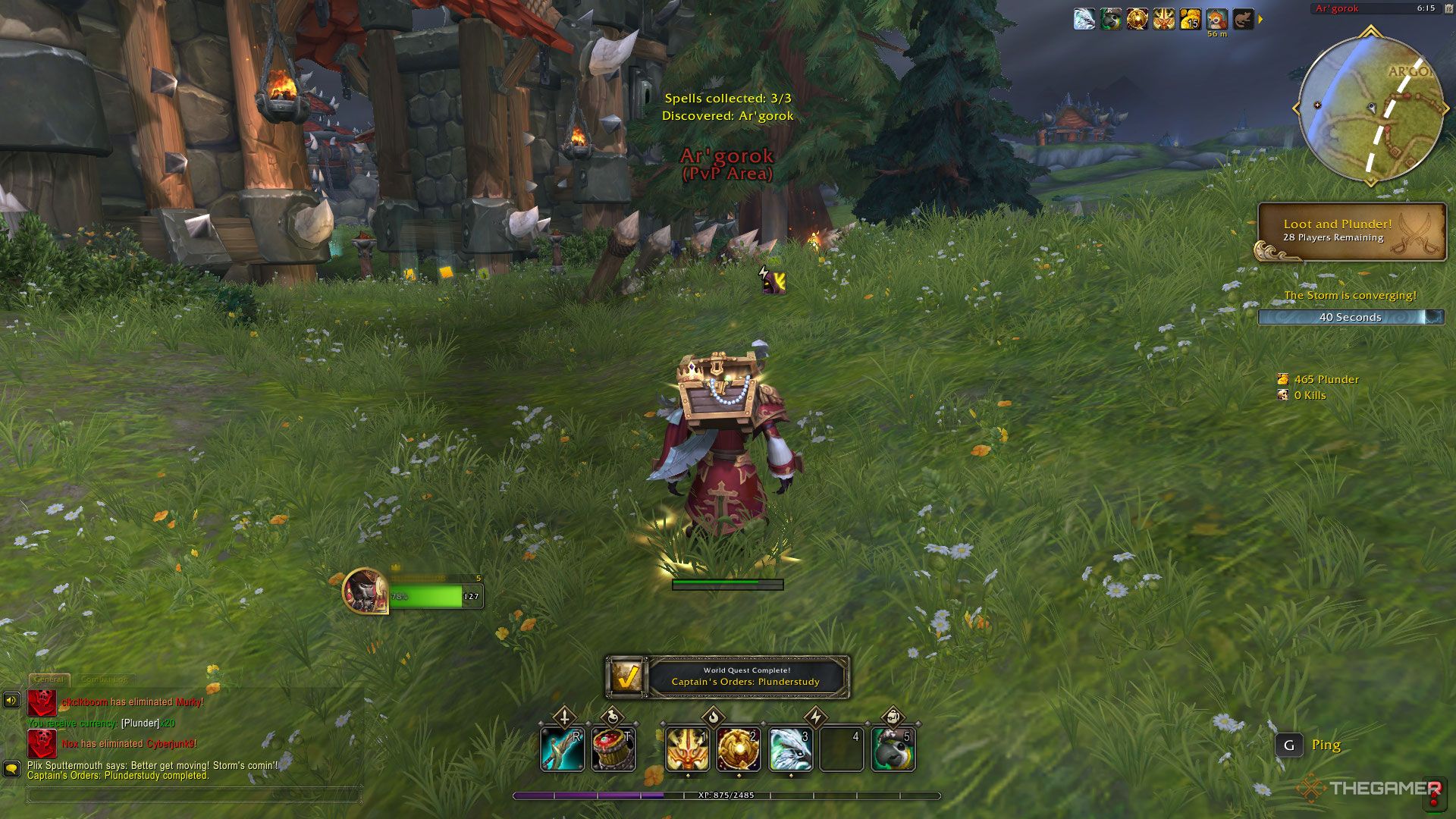This screenshot has height=819, width=1456.
Task: Activate the golden mask spell in slot 1
Action: click(687, 748)
